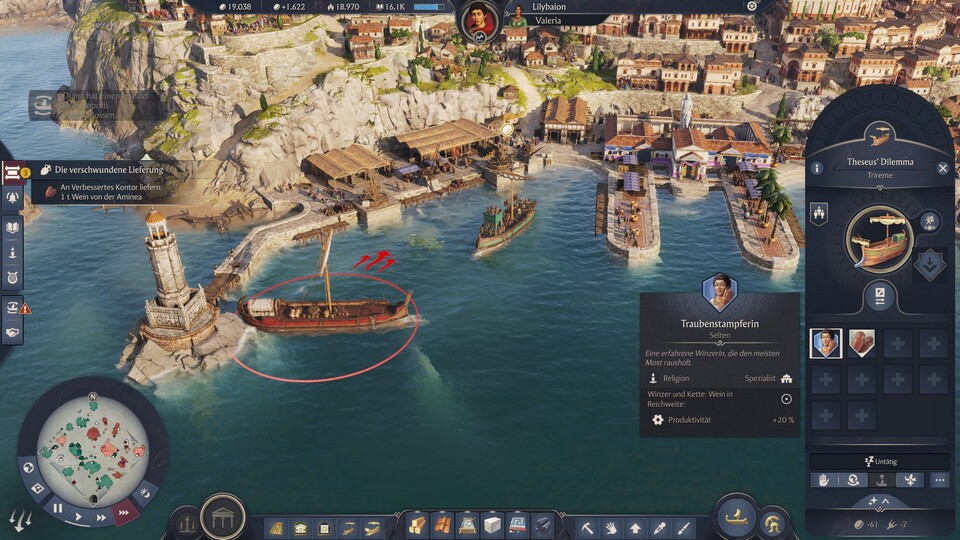Open the settings gear at the top

click(752, 6)
